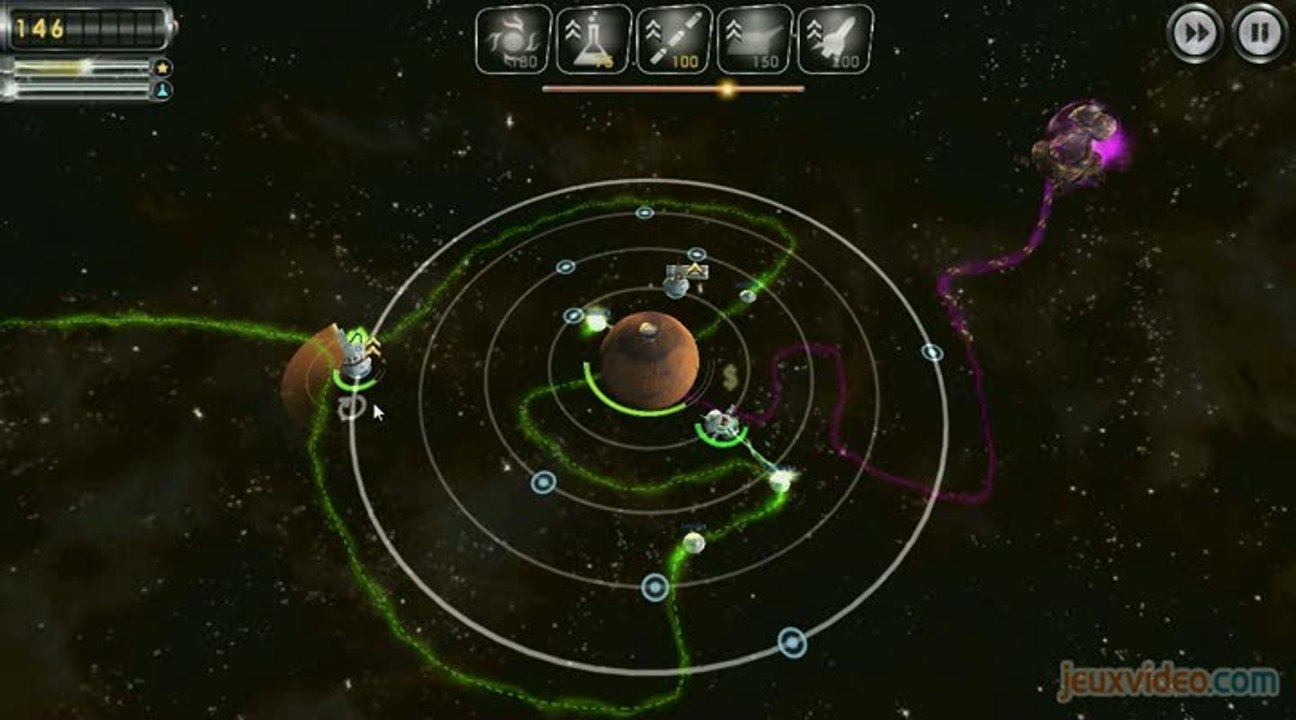Click the rotate icon below the leftmost satellite

[x=351, y=407]
